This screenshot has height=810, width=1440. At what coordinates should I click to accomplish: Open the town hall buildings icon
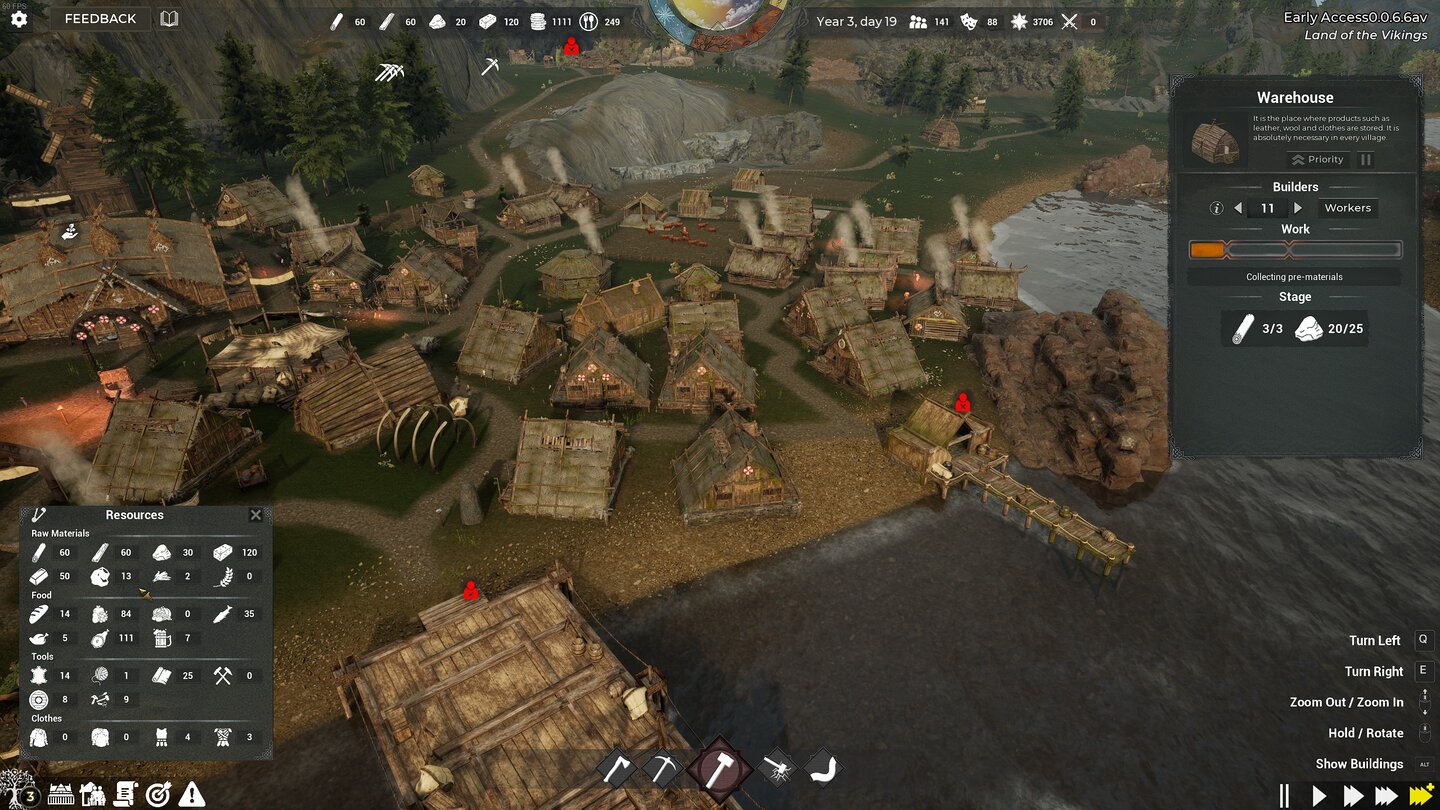click(62, 795)
